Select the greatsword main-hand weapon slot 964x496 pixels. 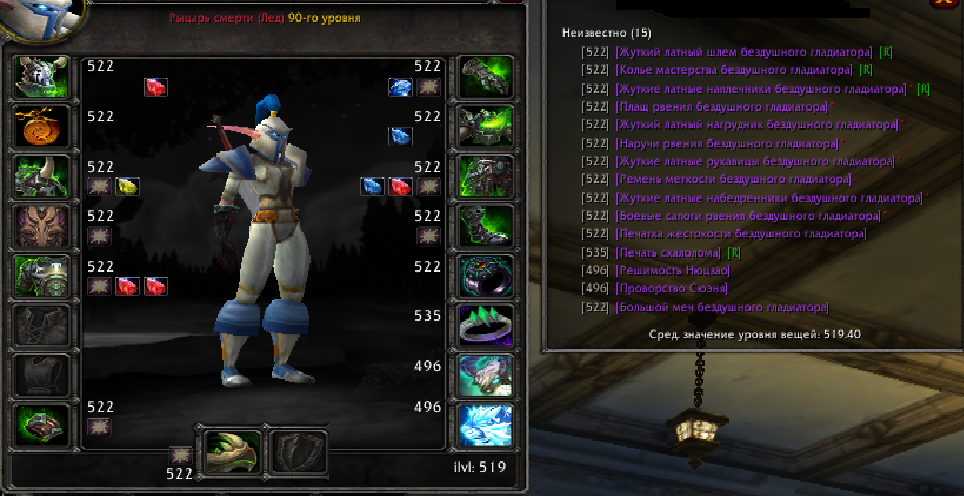[x=232, y=453]
